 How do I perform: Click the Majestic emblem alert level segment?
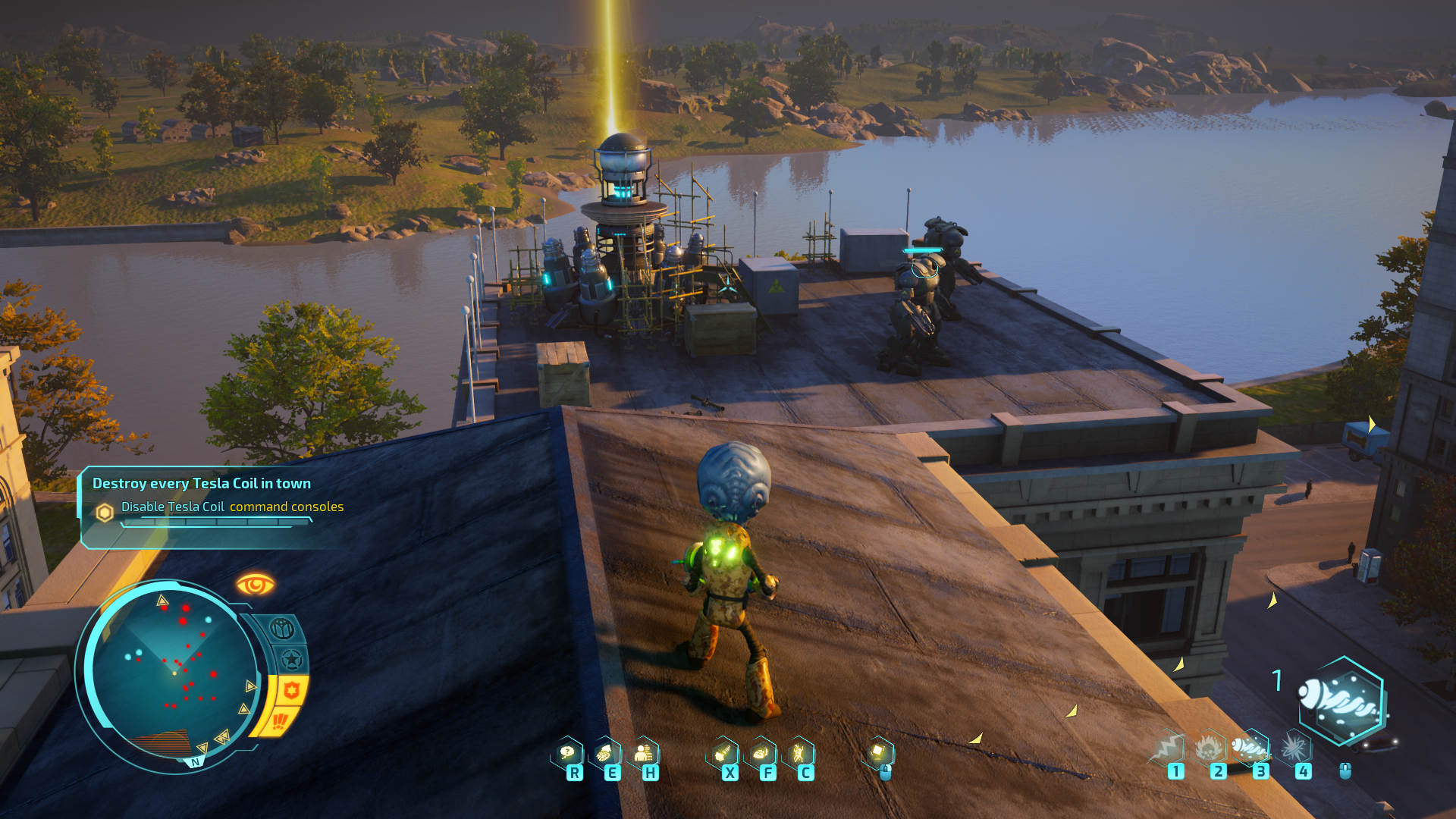click(x=282, y=629)
